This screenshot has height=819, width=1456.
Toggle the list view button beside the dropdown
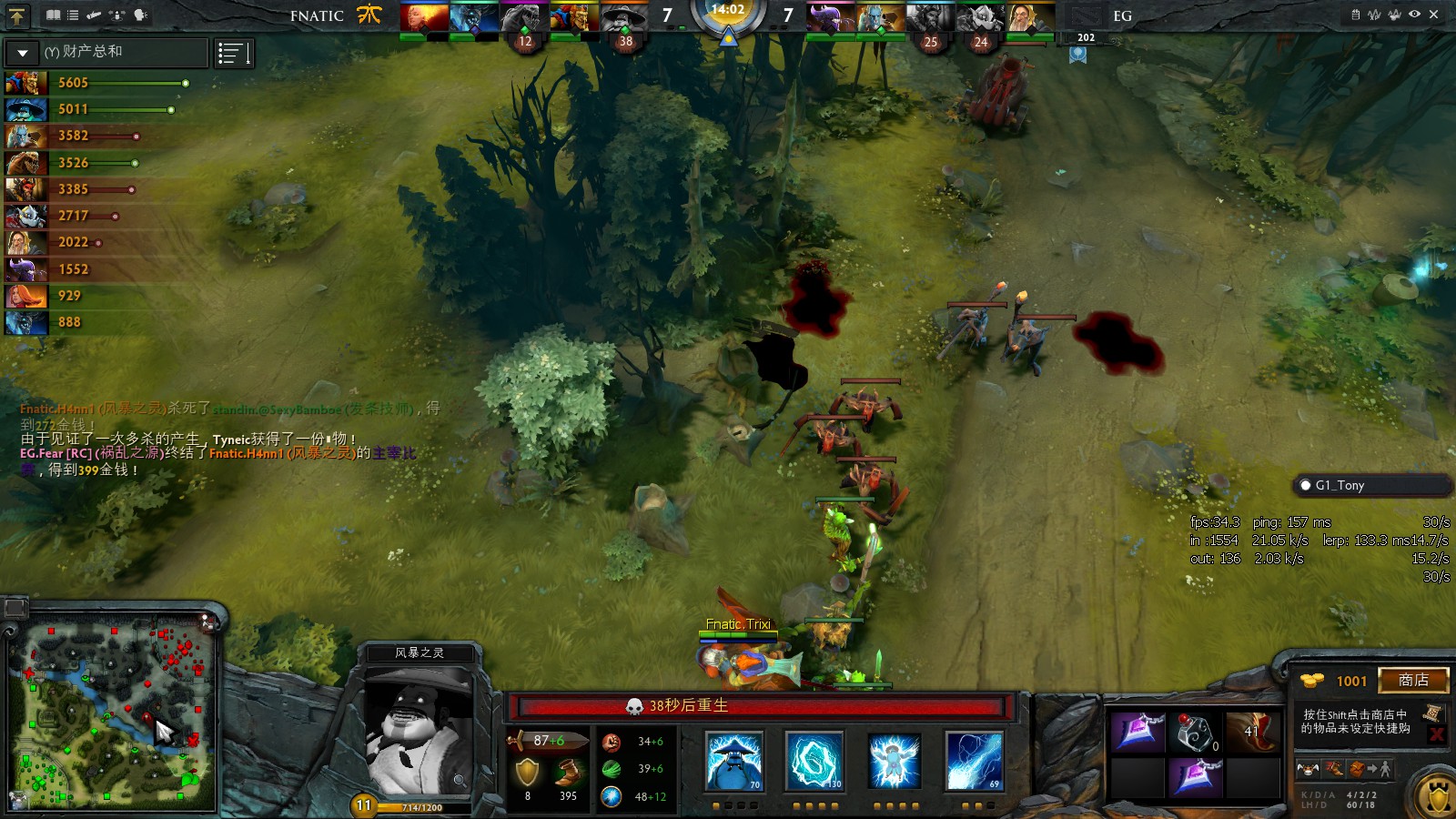[233, 54]
